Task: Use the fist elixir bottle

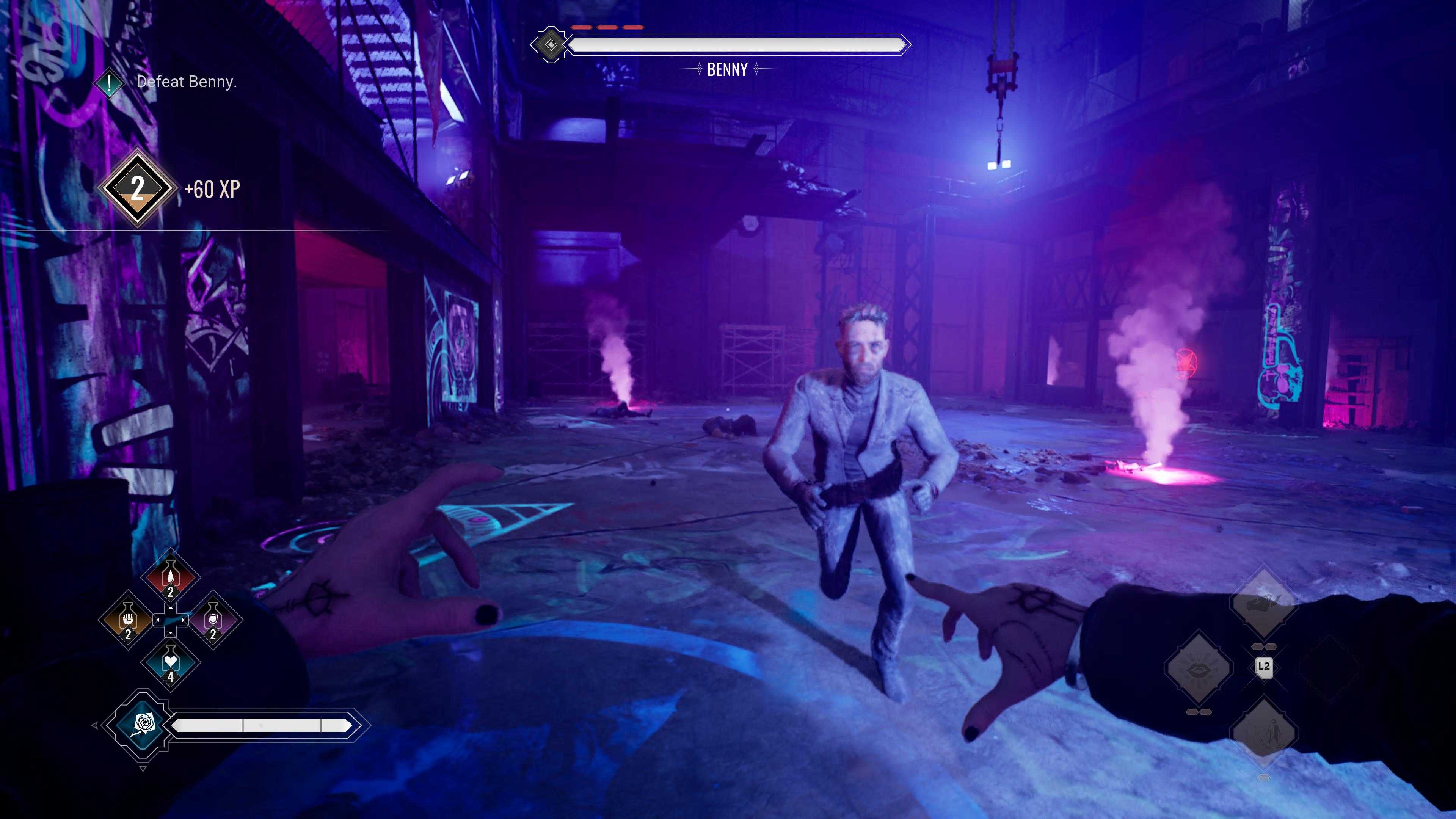Action: (x=128, y=620)
